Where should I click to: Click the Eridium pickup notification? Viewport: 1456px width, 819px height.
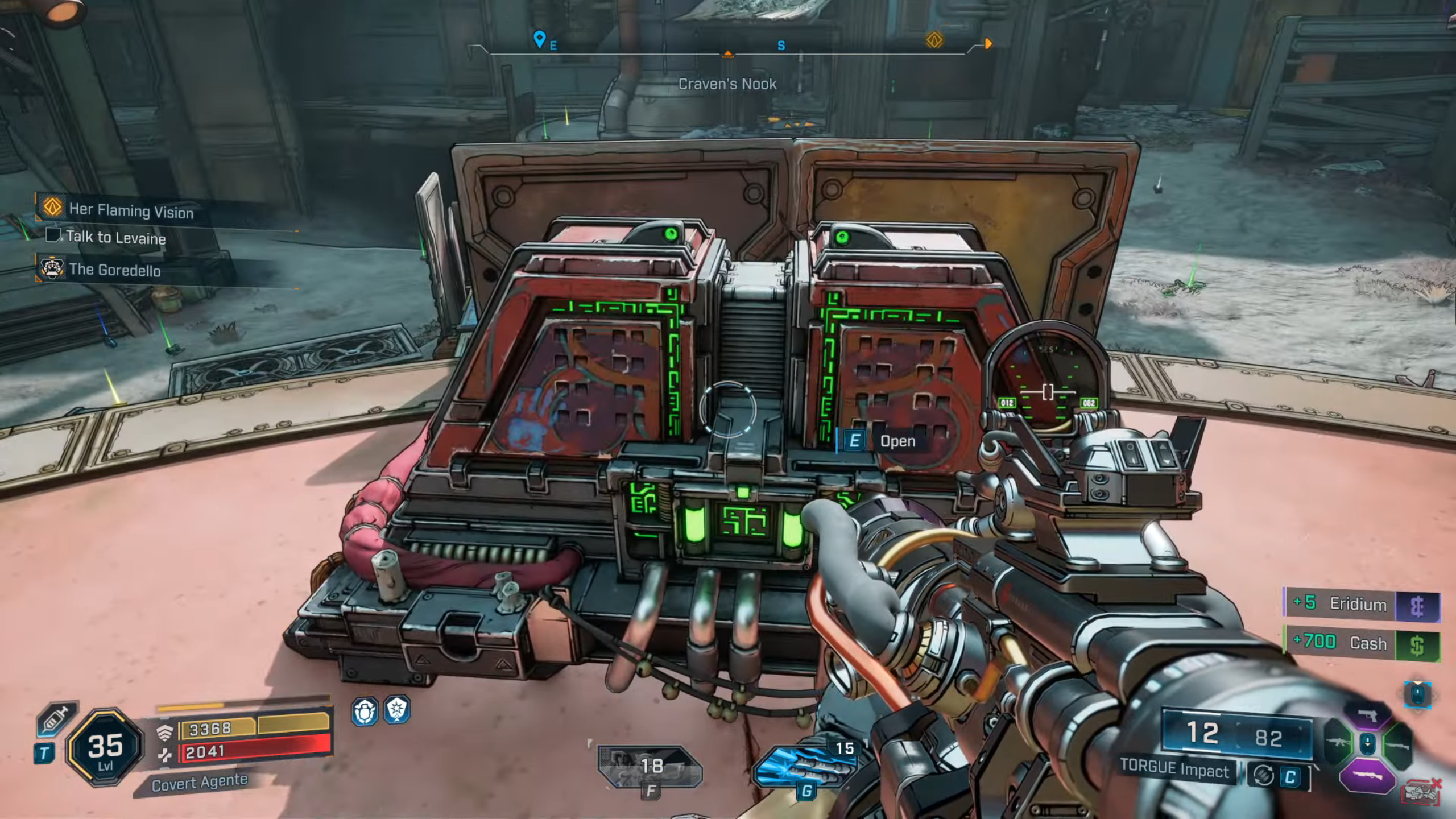[x=1360, y=604]
